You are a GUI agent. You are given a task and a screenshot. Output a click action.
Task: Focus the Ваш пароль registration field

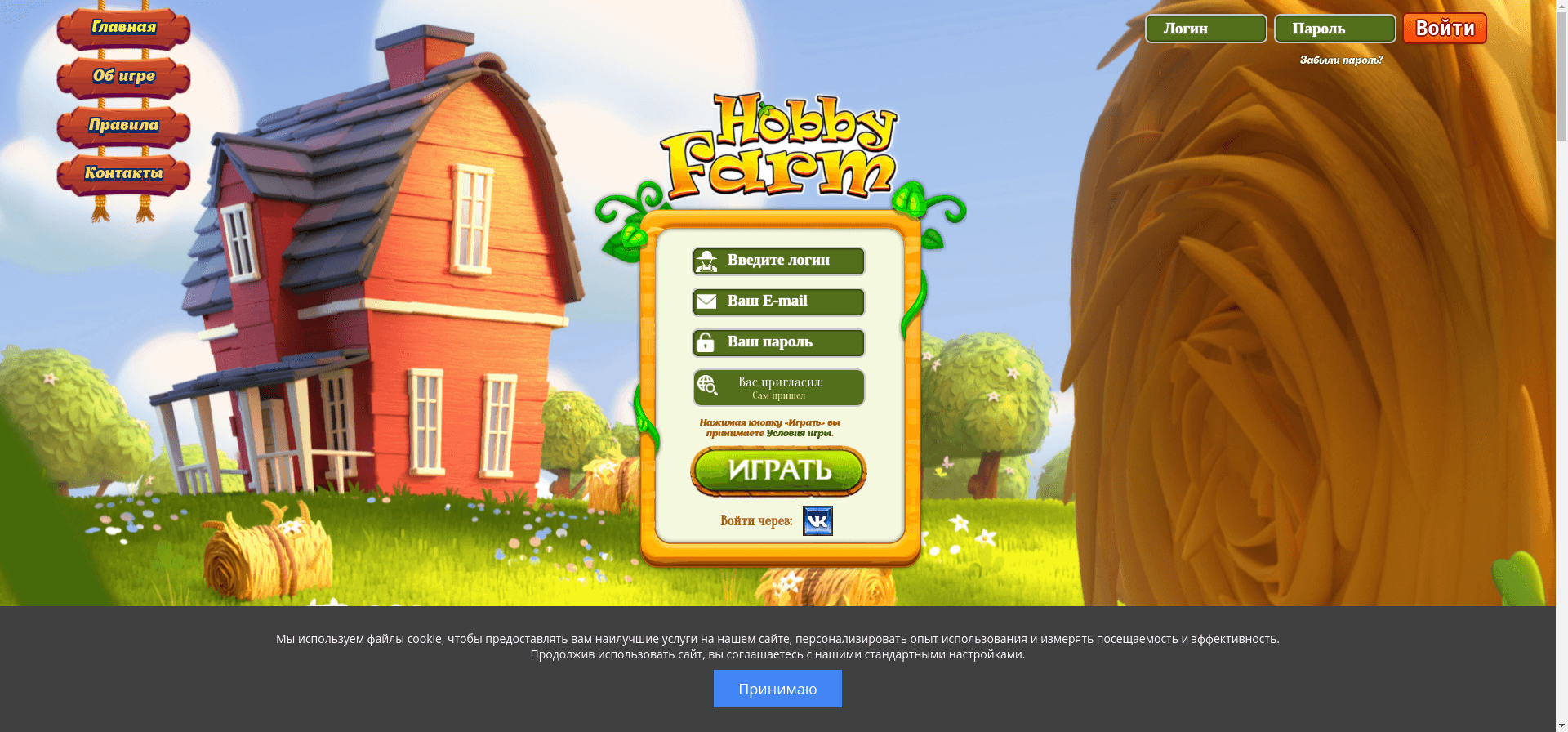778,342
